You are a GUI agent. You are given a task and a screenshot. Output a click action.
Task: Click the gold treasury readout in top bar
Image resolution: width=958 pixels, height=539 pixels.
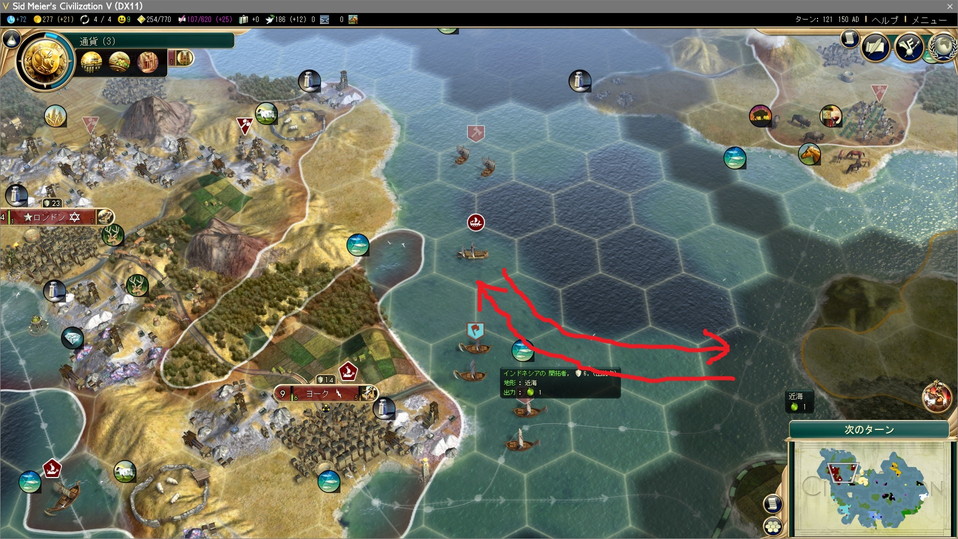click(48, 20)
